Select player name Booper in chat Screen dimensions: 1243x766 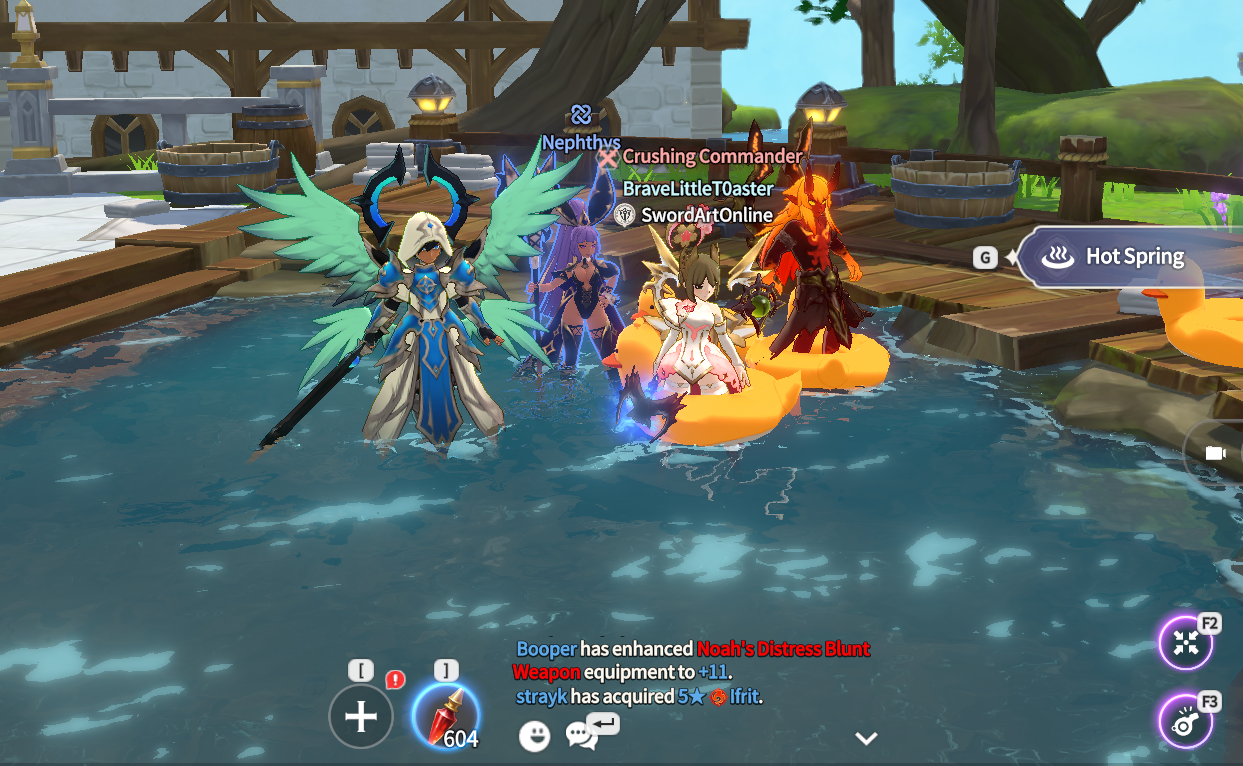point(546,649)
